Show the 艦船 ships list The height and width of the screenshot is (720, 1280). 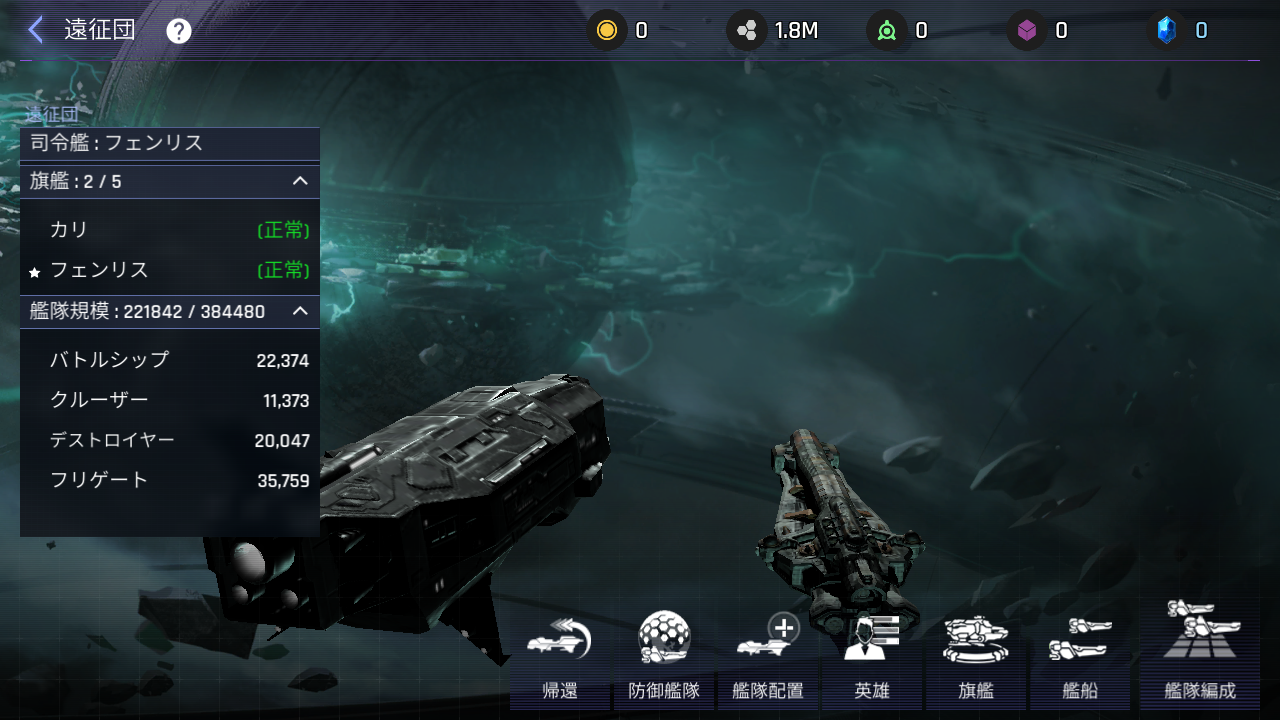click(x=1080, y=656)
